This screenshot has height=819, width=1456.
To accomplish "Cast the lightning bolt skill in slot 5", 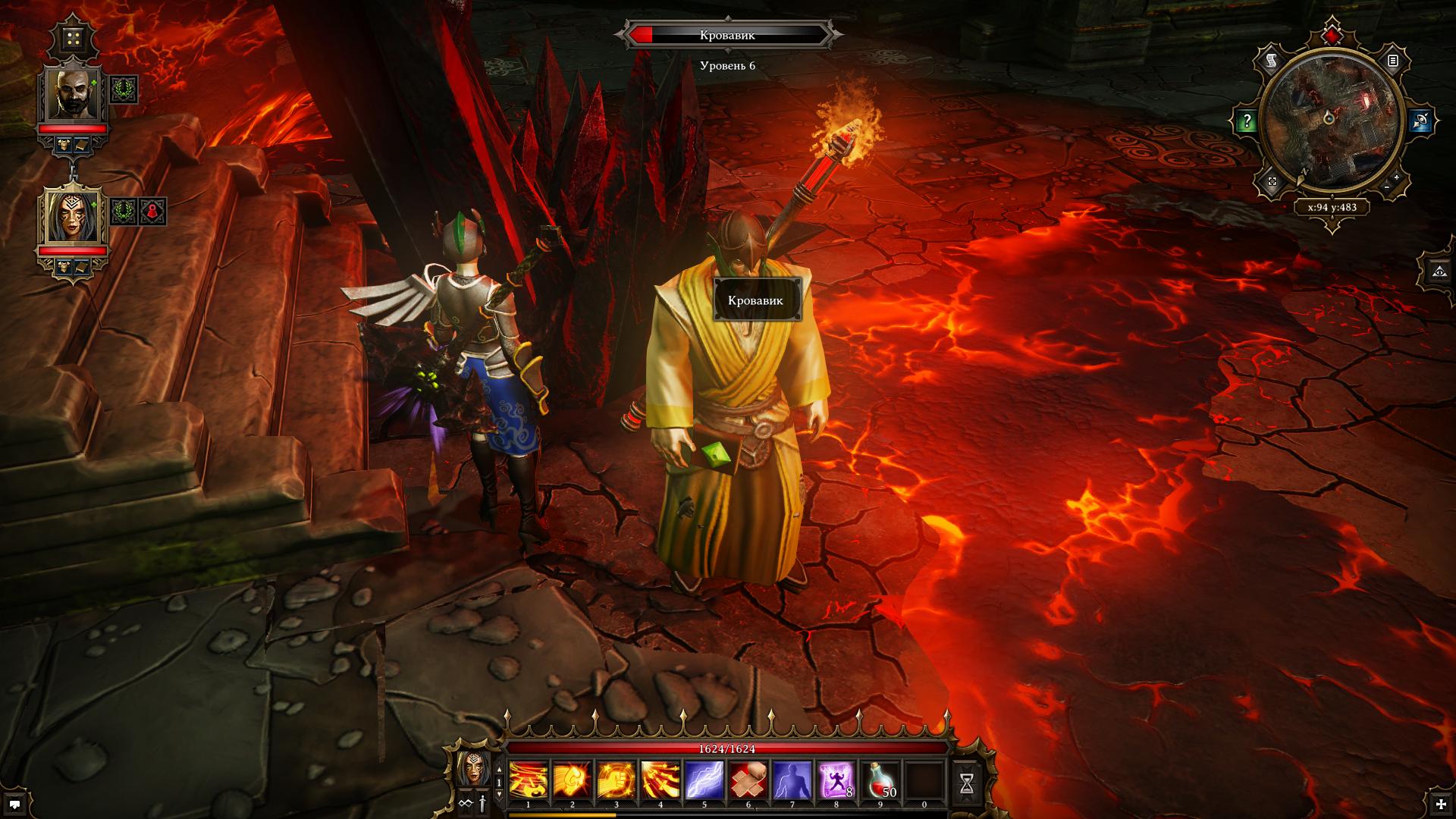I will (704, 780).
